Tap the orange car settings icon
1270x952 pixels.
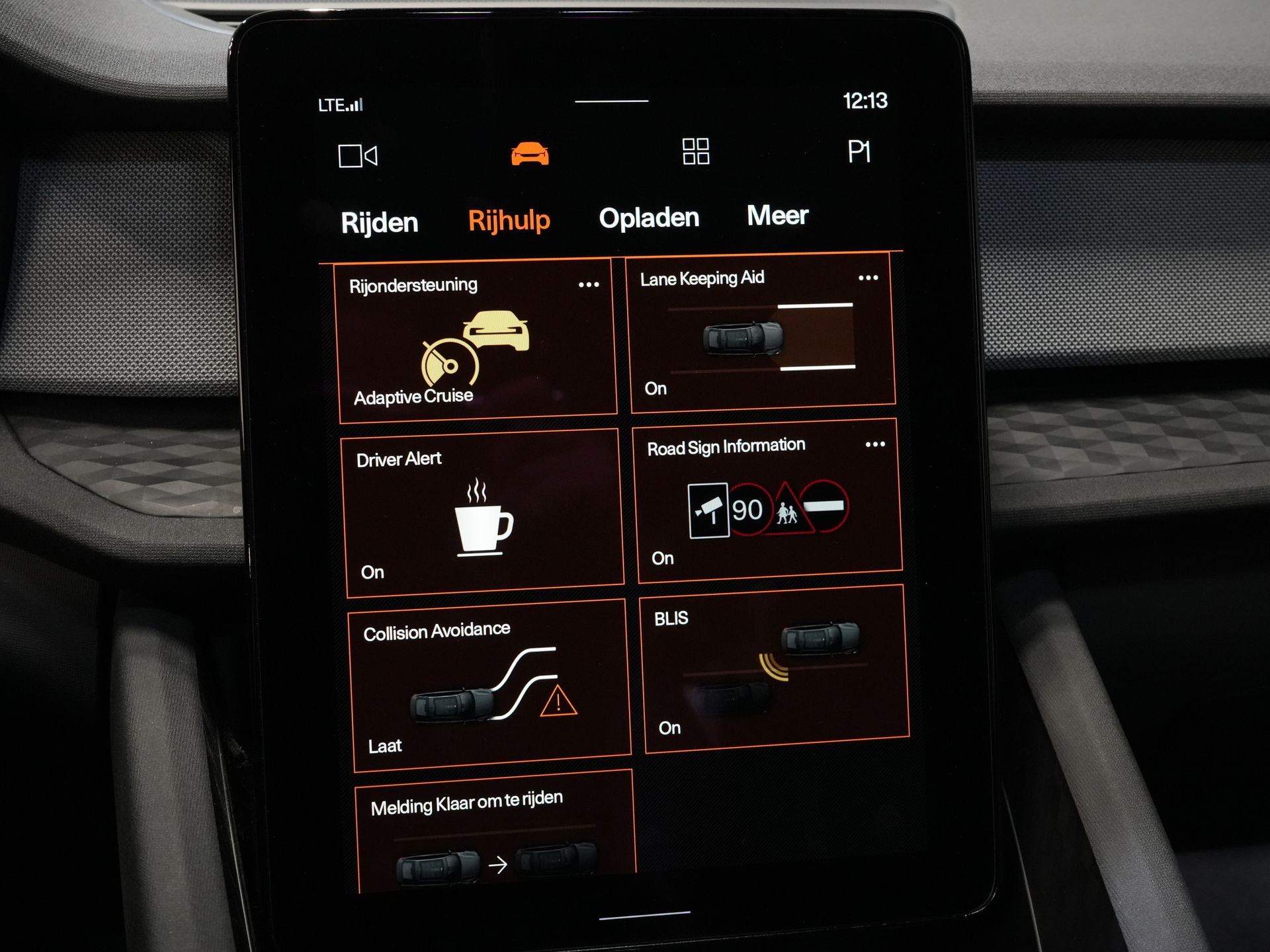(x=530, y=153)
